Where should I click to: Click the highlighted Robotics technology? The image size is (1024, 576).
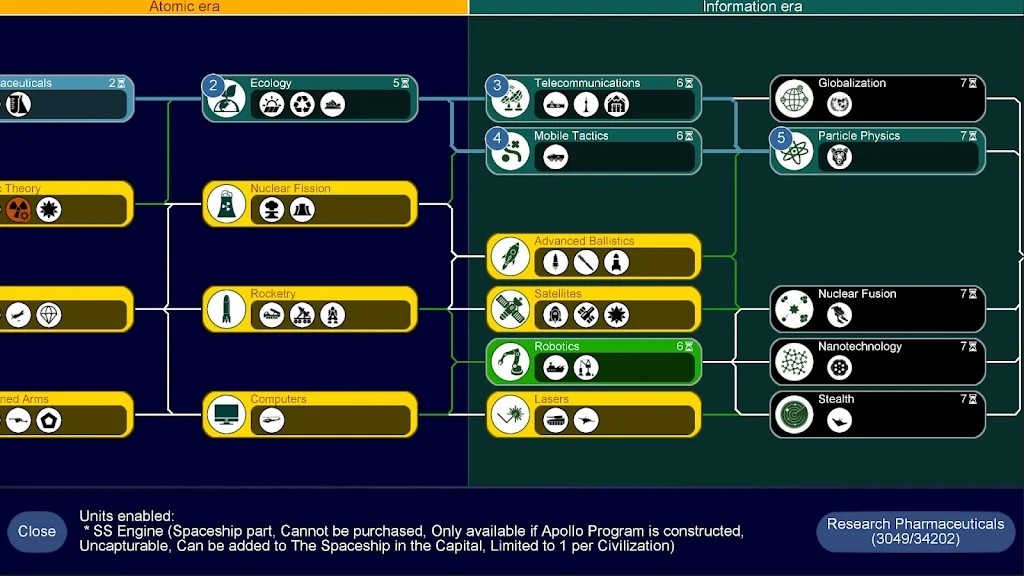click(x=594, y=362)
